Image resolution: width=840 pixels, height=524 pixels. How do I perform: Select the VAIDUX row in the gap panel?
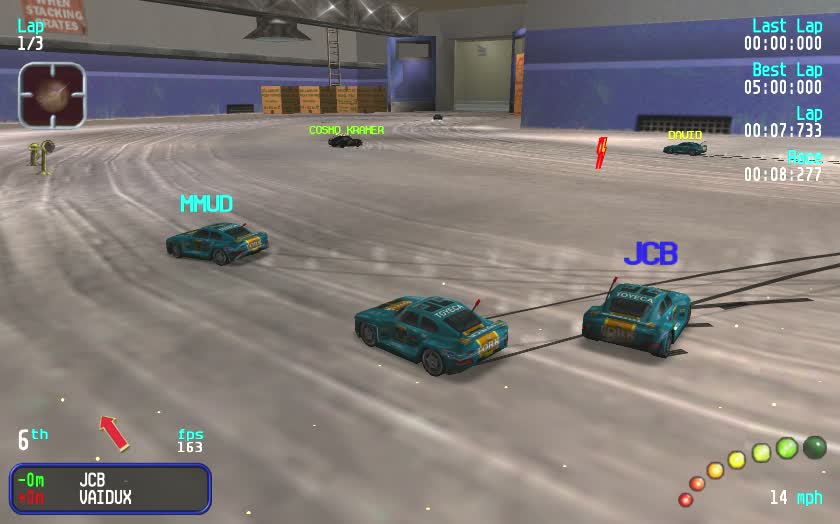click(110, 497)
